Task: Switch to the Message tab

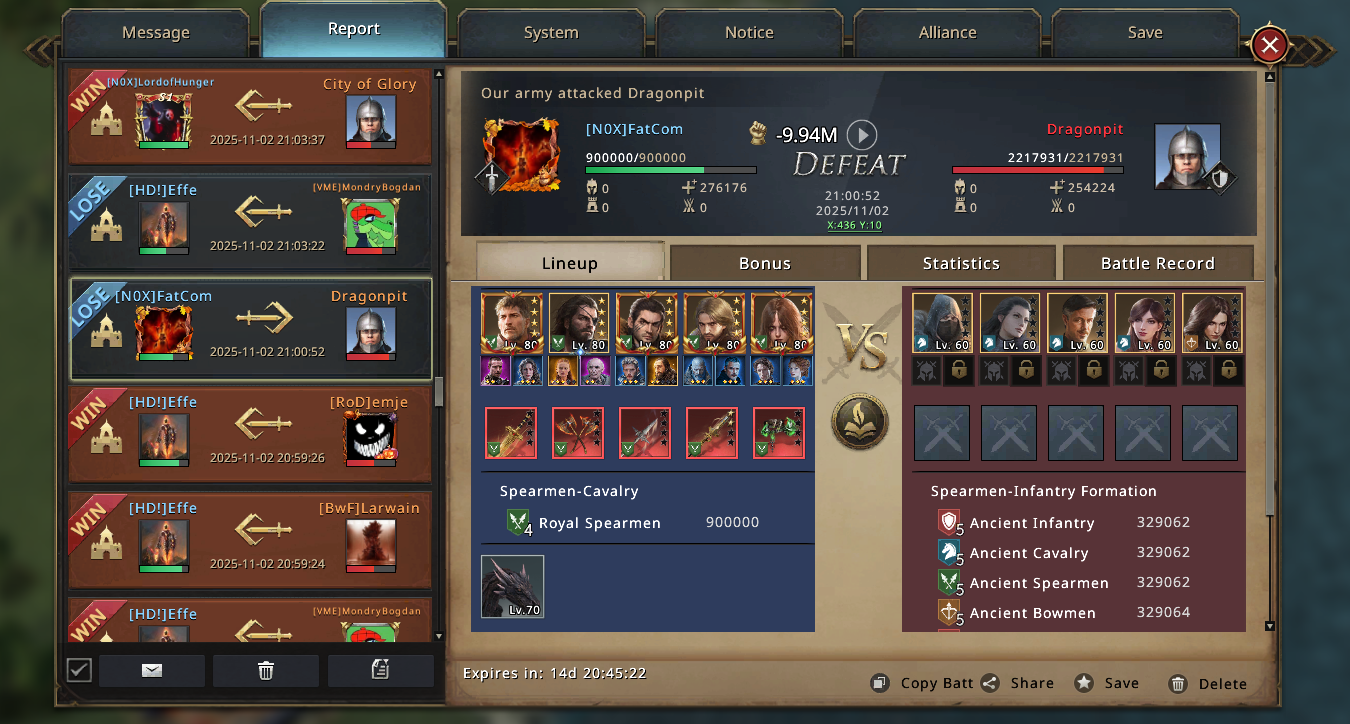Action: pyautogui.click(x=155, y=32)
